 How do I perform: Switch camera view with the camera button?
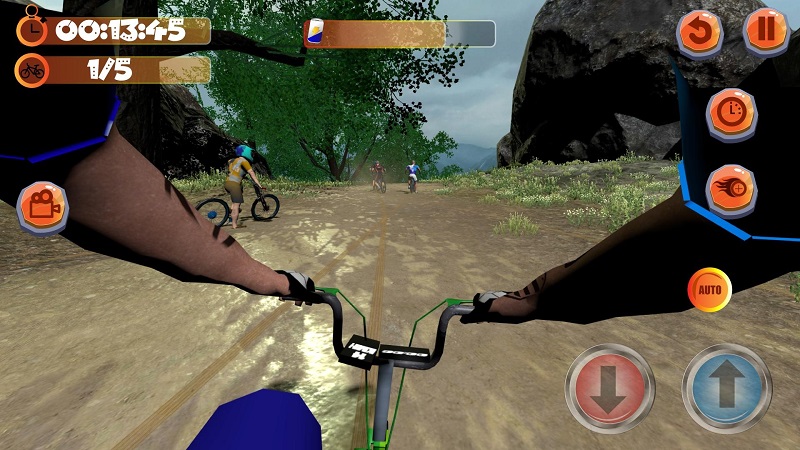click(42, 207)
